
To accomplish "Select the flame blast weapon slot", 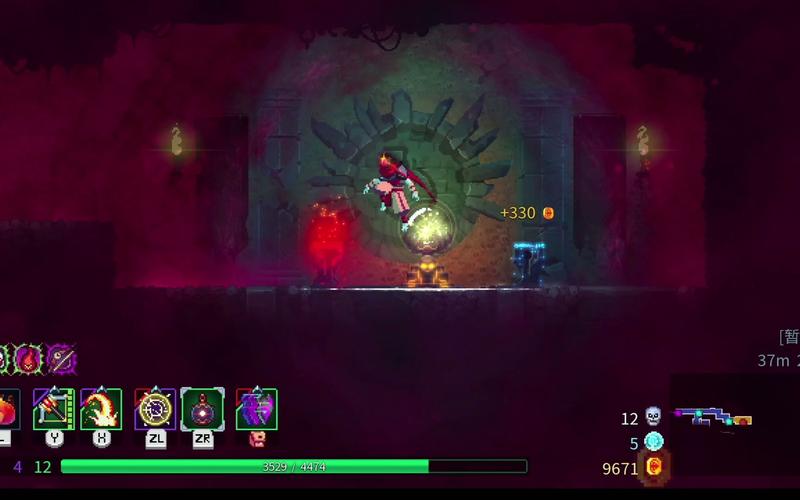I will click(x=101, y=409).
